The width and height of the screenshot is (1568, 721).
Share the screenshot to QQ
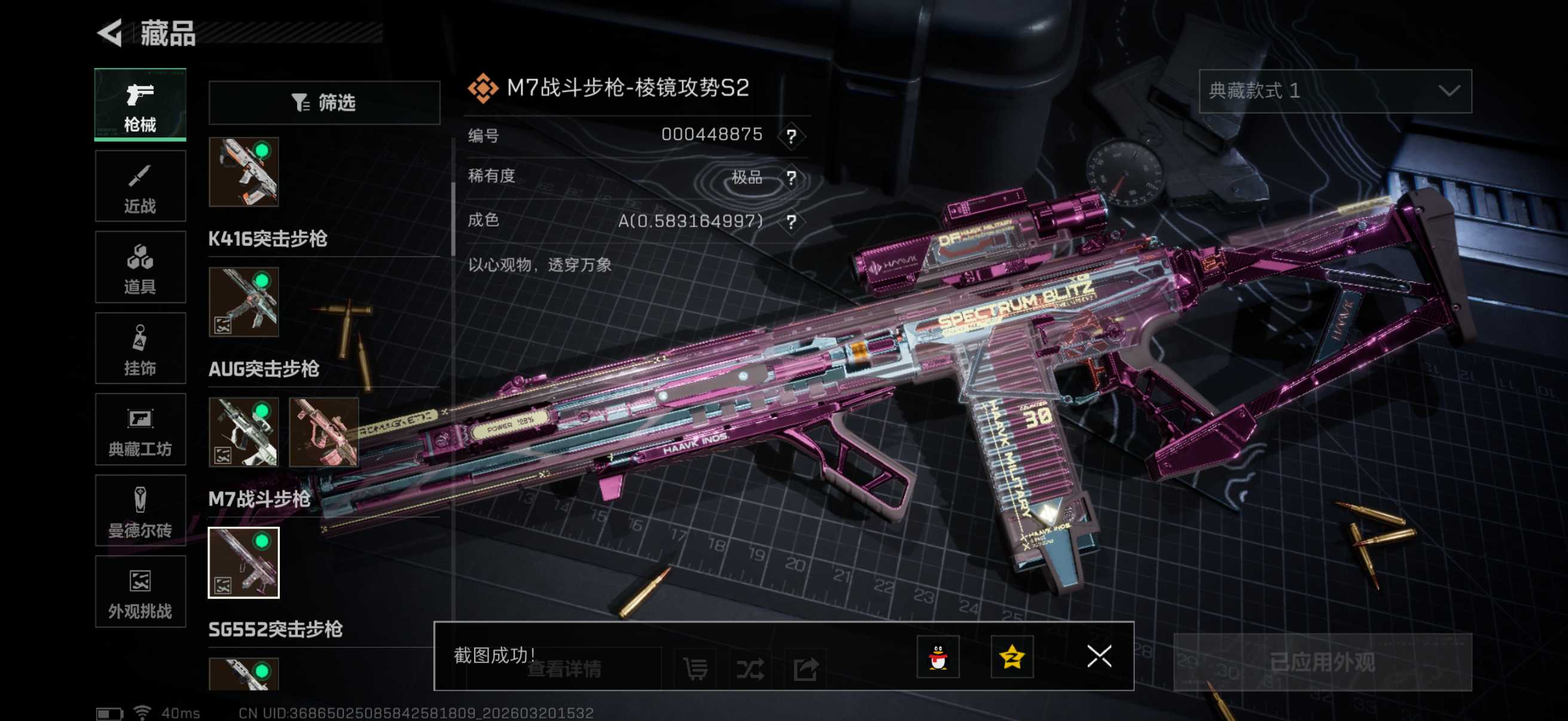[x=938, y=656]
